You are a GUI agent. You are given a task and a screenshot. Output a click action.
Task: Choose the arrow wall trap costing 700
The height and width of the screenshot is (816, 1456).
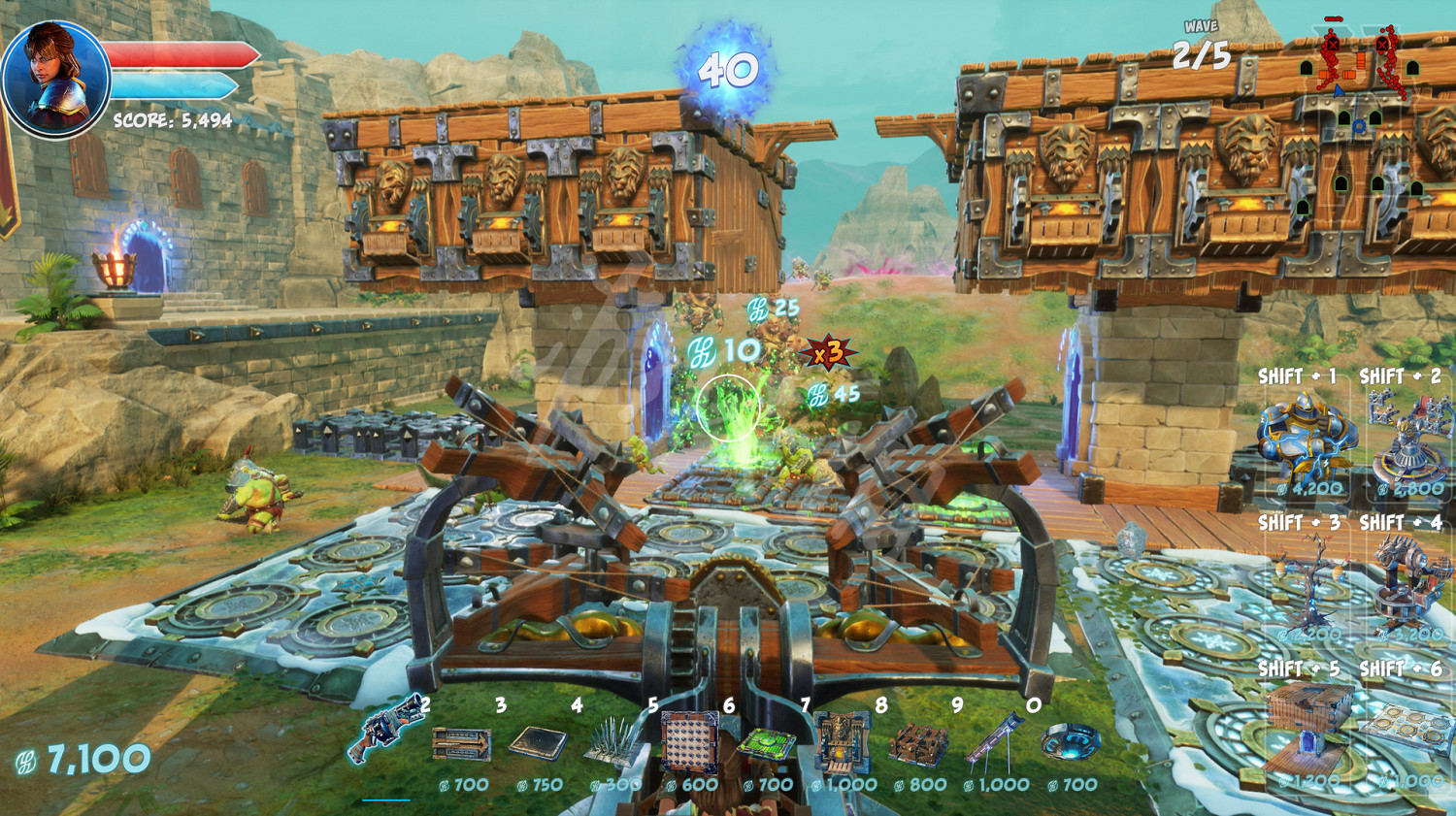pos(461,745)
